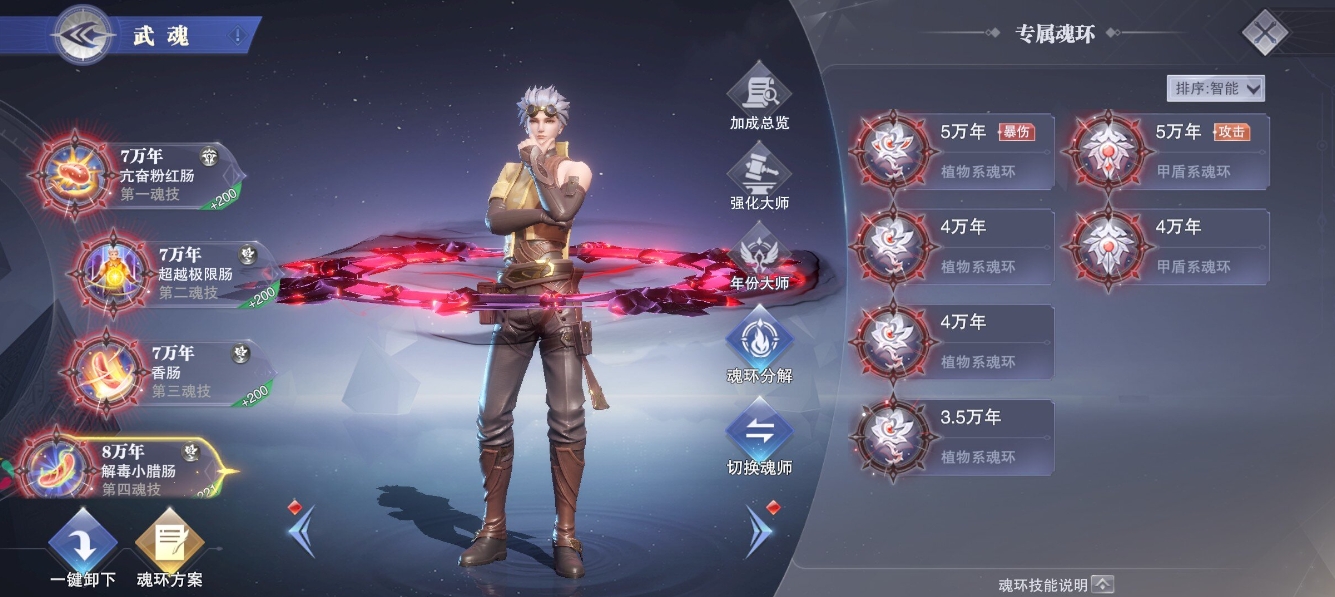The width and height of the screenshot is (1335, 597).
Task: Pick the 5万年 armor ring with 攻击 tag
Action: click(x=1170, y=152)
